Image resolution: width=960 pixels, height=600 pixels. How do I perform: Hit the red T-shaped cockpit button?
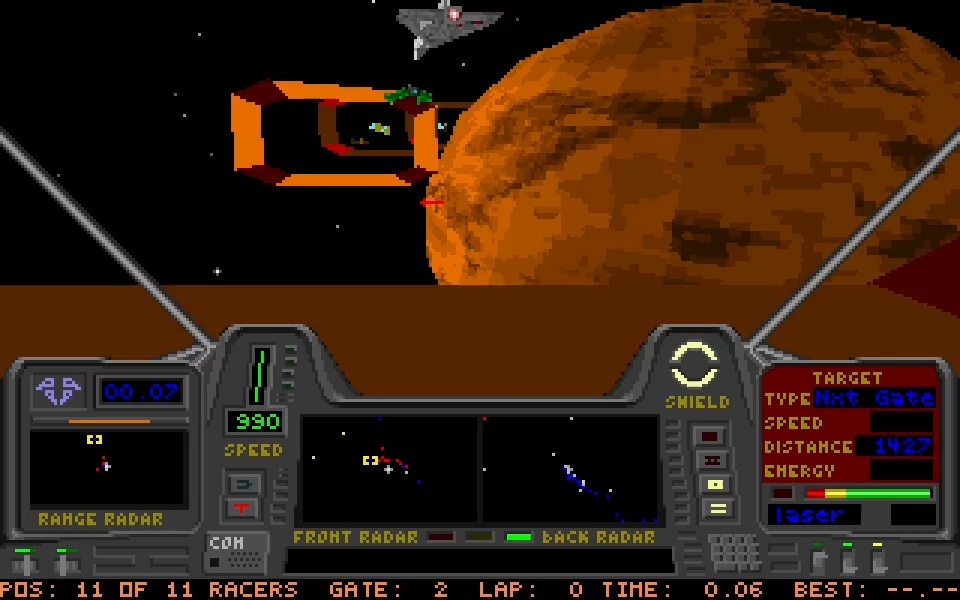pyautogui.click(x=244, y=508)
